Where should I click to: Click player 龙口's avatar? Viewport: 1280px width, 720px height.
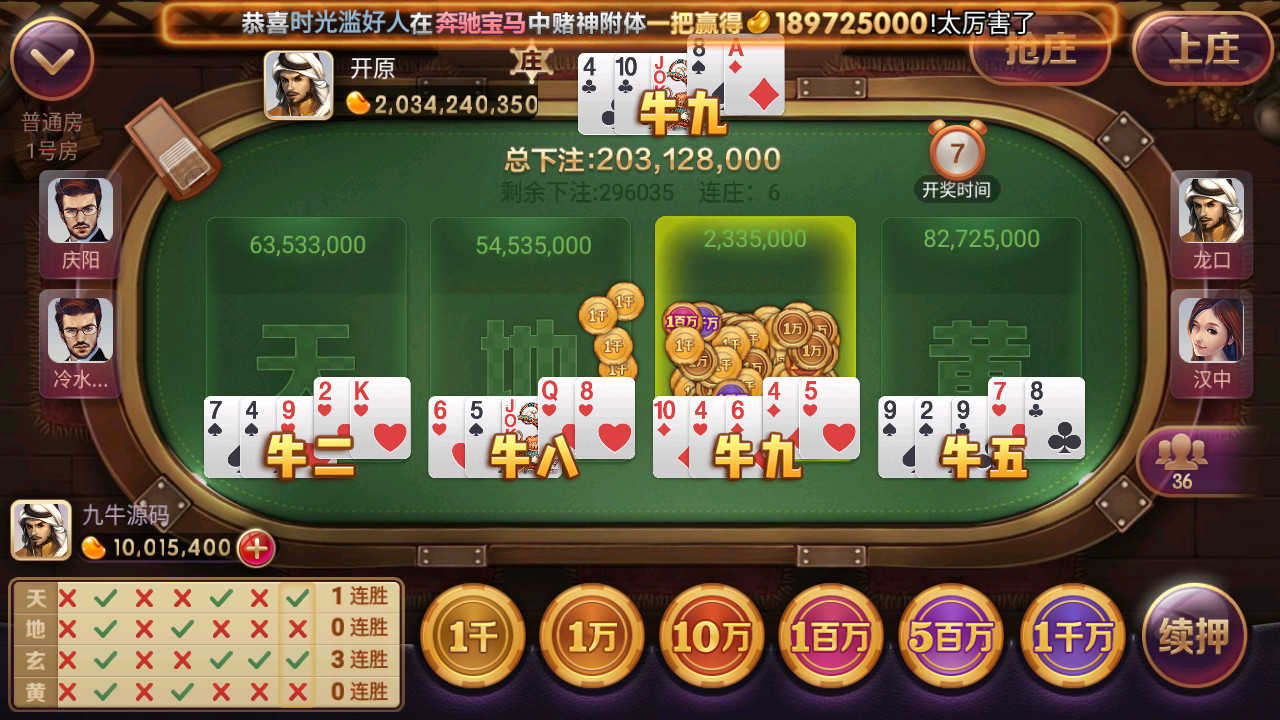tap(1211, 213)
